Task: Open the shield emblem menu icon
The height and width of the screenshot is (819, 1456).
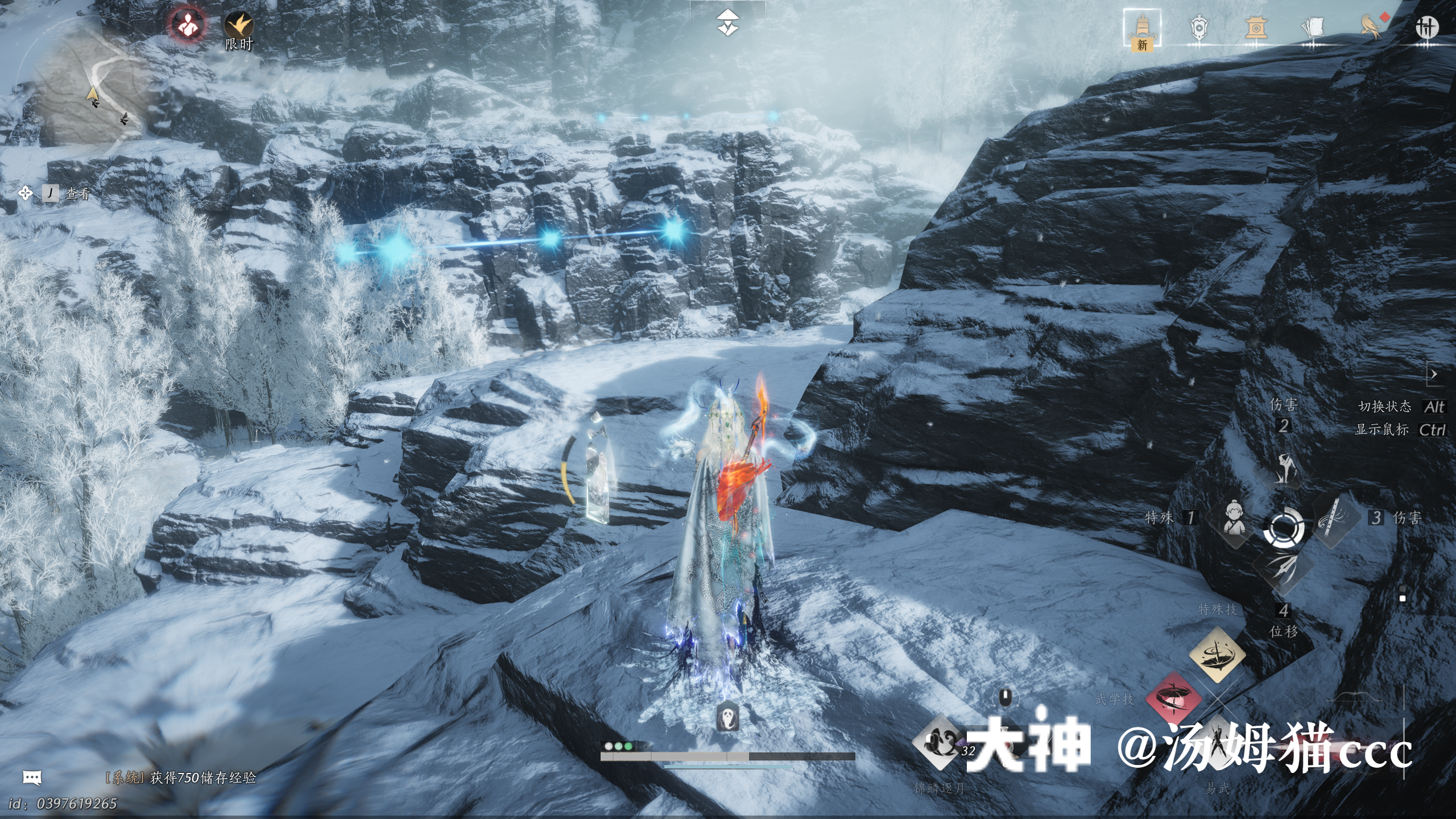Action: [x=1198, y=27]
